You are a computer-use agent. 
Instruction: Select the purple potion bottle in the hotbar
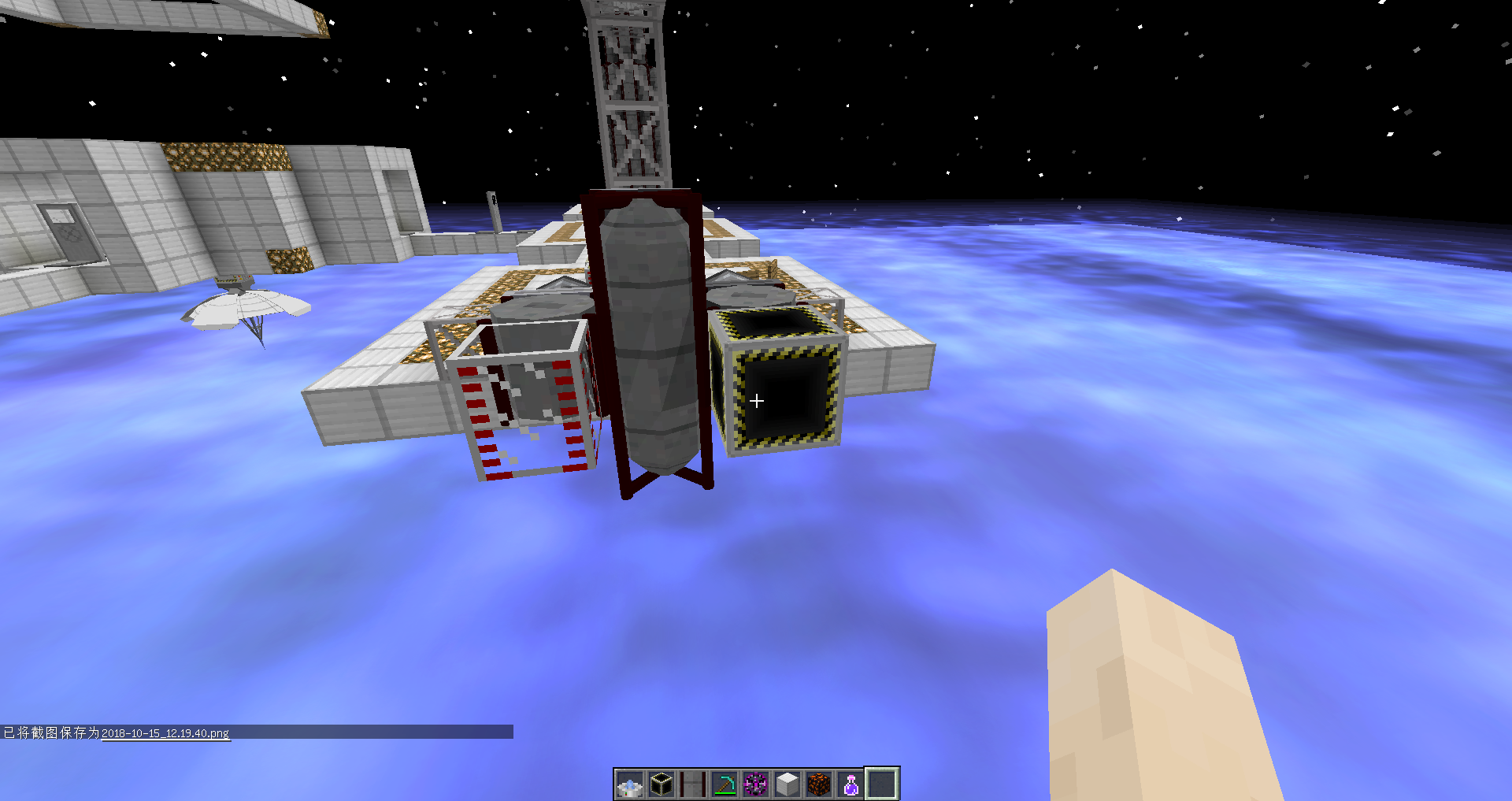(x=850, y=781)
